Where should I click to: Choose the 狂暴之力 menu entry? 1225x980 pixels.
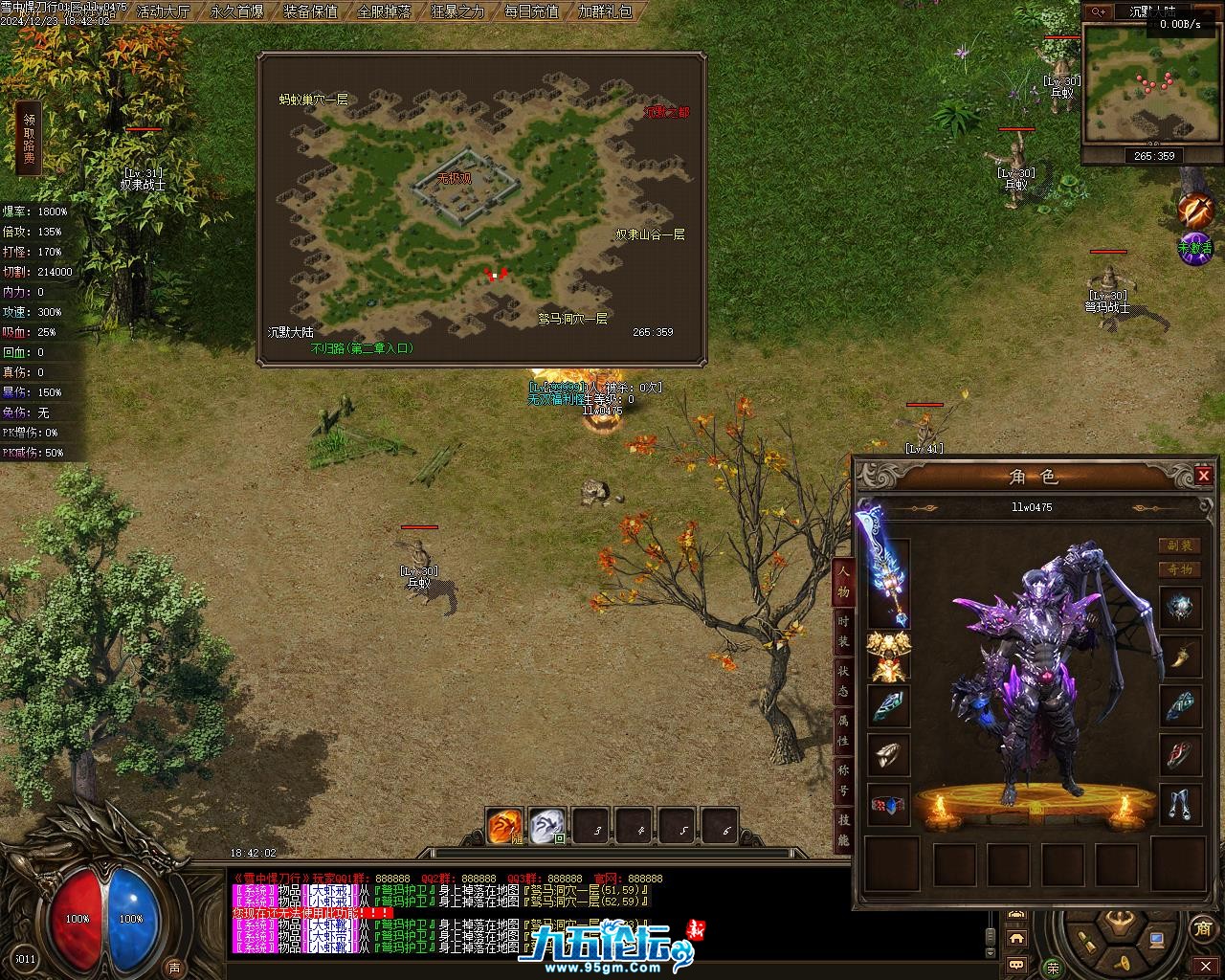pos(457,12)
